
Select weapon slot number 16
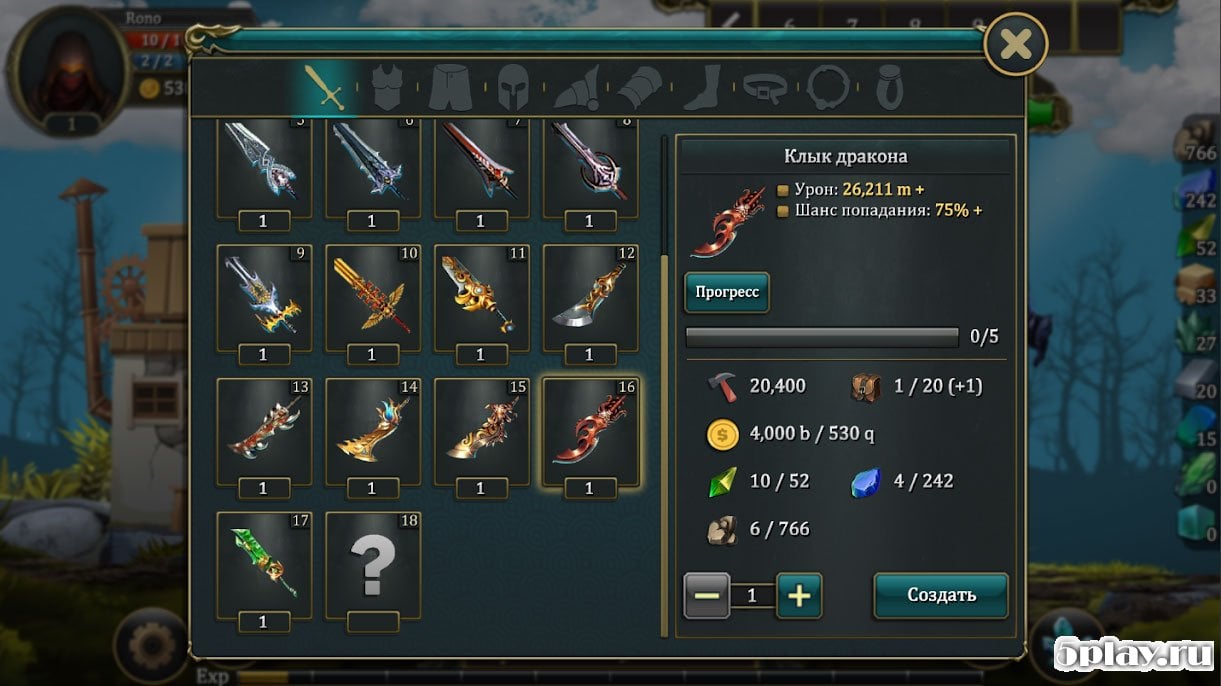[590, 428]
